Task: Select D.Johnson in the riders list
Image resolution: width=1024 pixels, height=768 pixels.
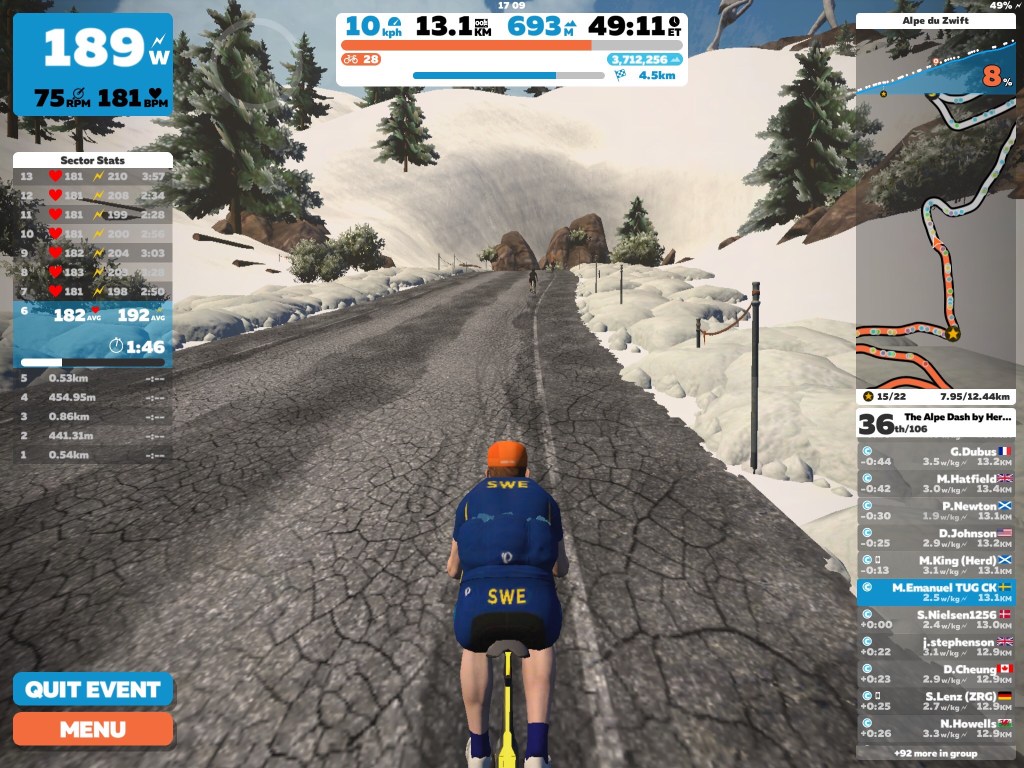Action: [935, 538]
